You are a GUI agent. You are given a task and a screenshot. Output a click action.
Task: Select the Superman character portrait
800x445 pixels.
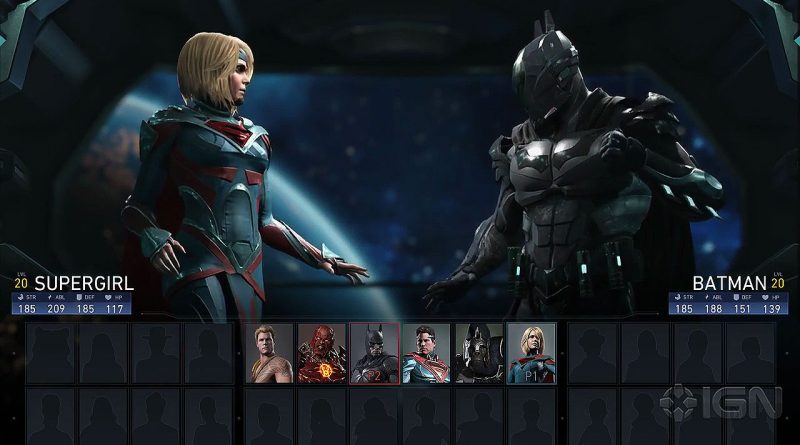(x=427, y=353)
